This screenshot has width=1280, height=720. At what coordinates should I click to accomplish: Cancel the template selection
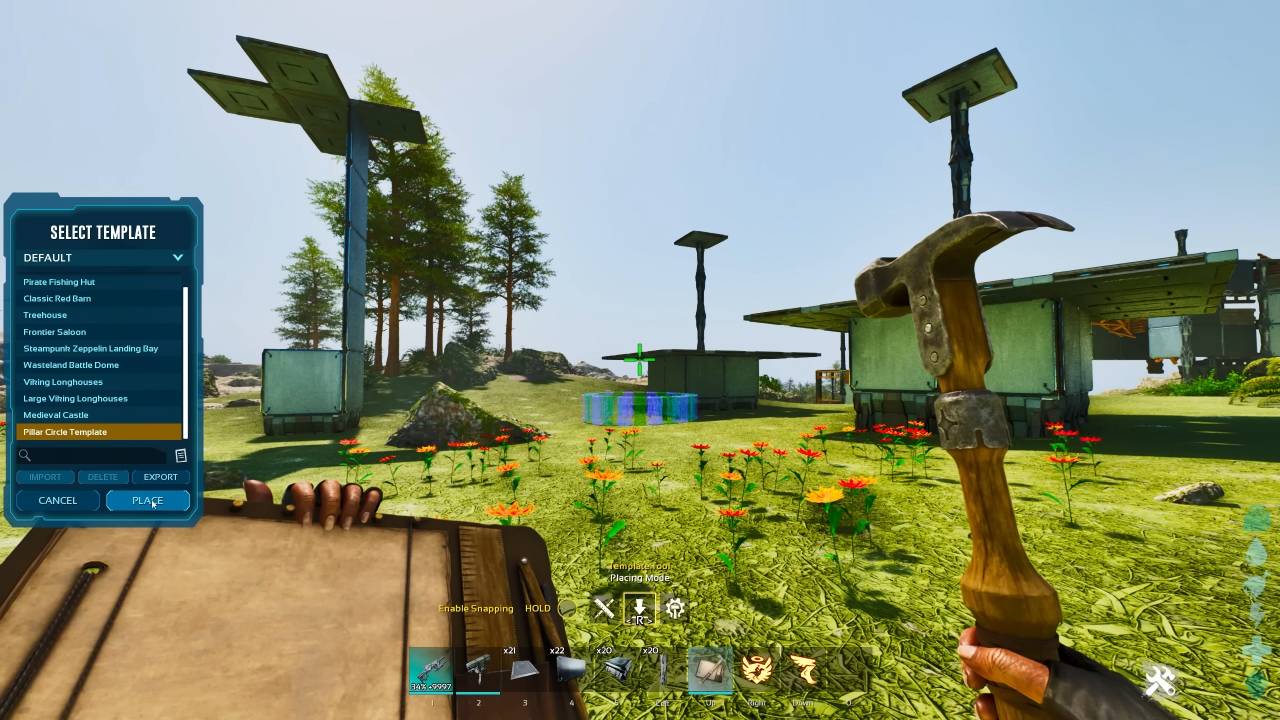click(x=58, y=500)
